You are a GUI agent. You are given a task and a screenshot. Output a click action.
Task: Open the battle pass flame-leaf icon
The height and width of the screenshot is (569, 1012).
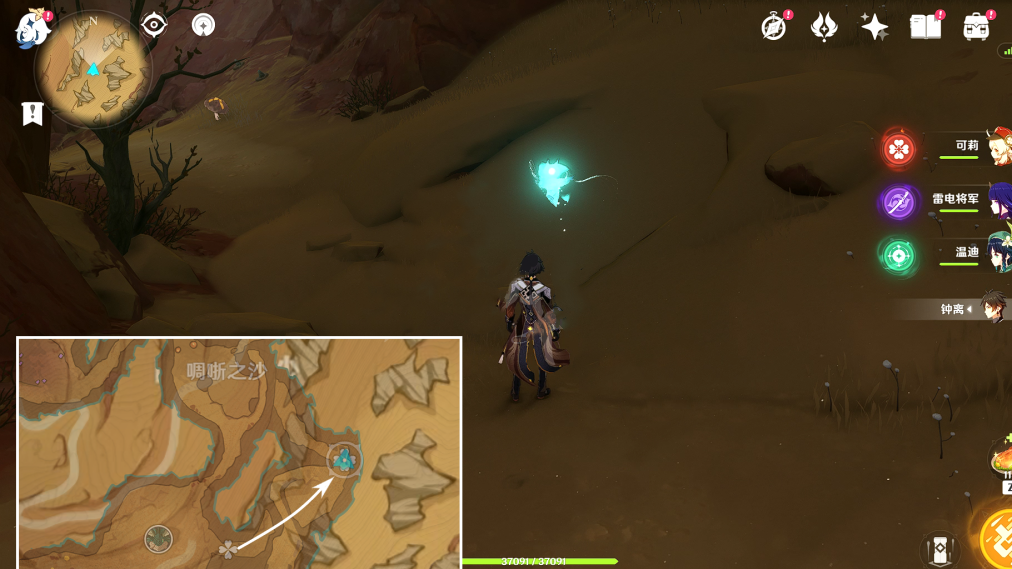[824, 27]
